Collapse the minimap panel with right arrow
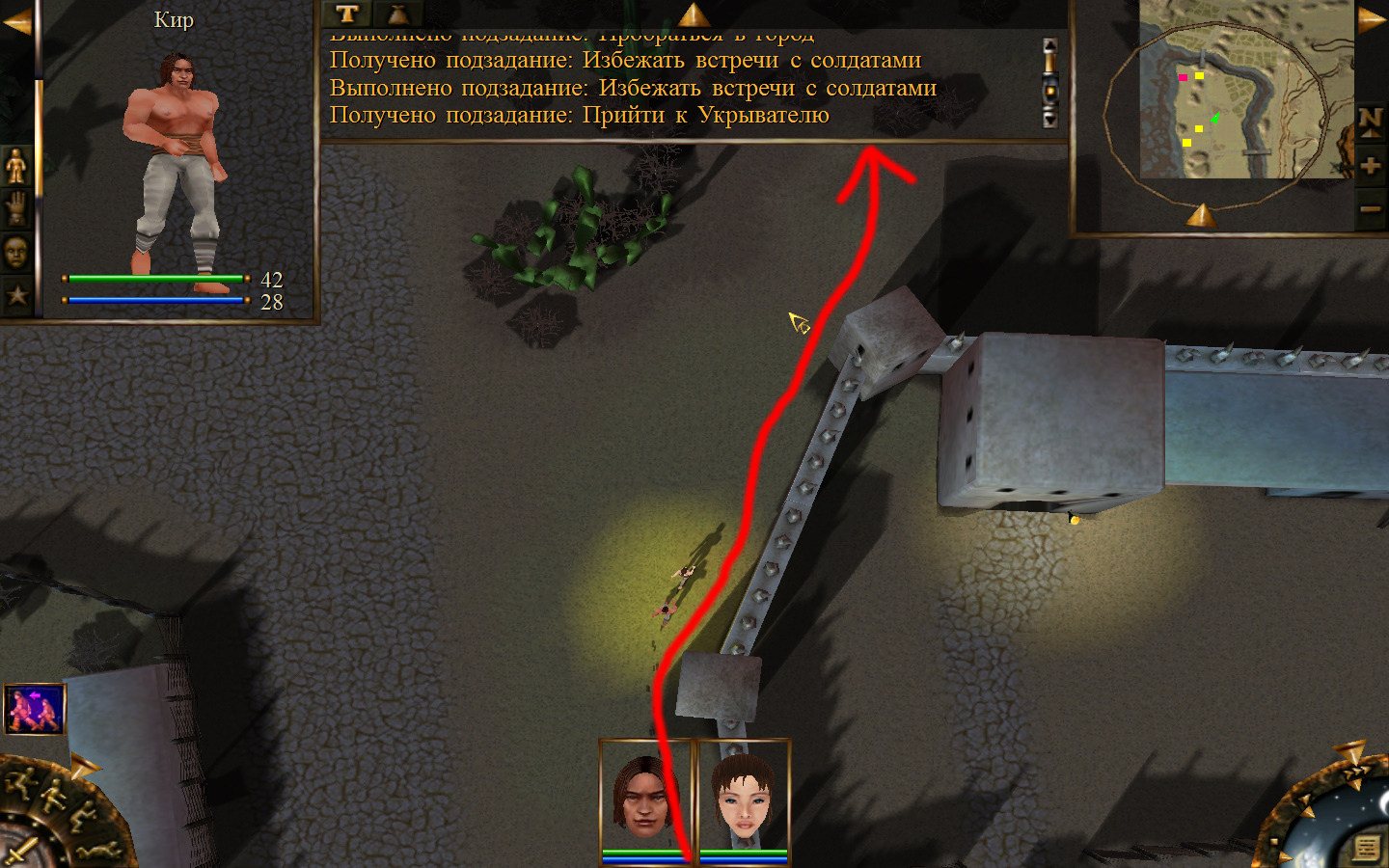The width and height of the screenshot is (1389, 868). [1372, 21]
